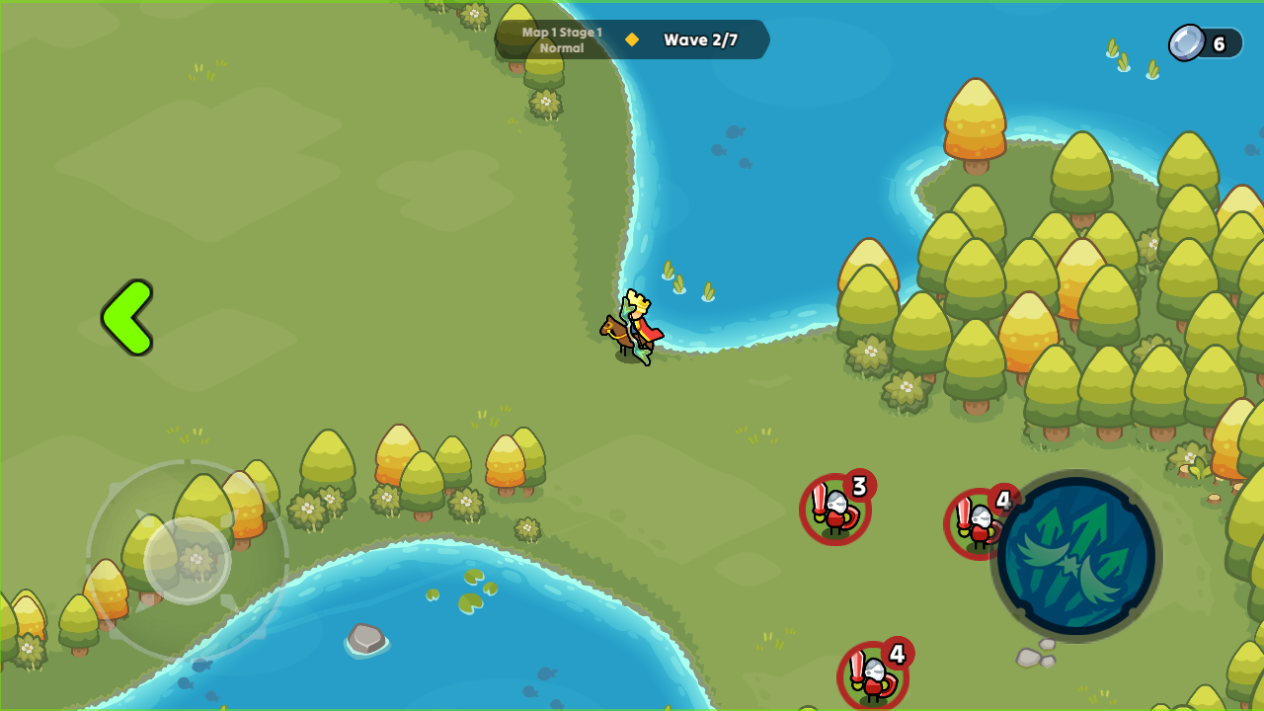Activate the green arrow volley skill button

point(1076,556)
